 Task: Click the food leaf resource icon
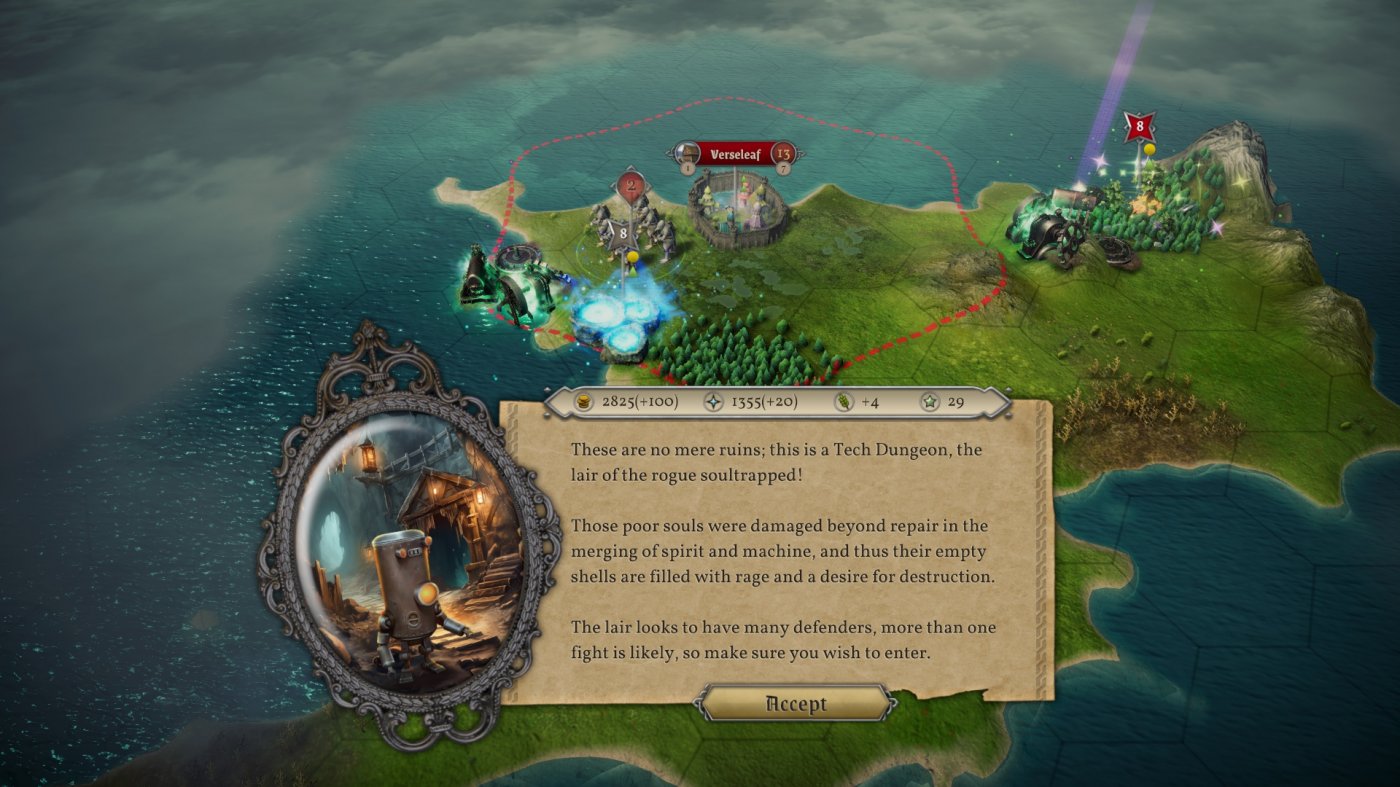(843, 400)
